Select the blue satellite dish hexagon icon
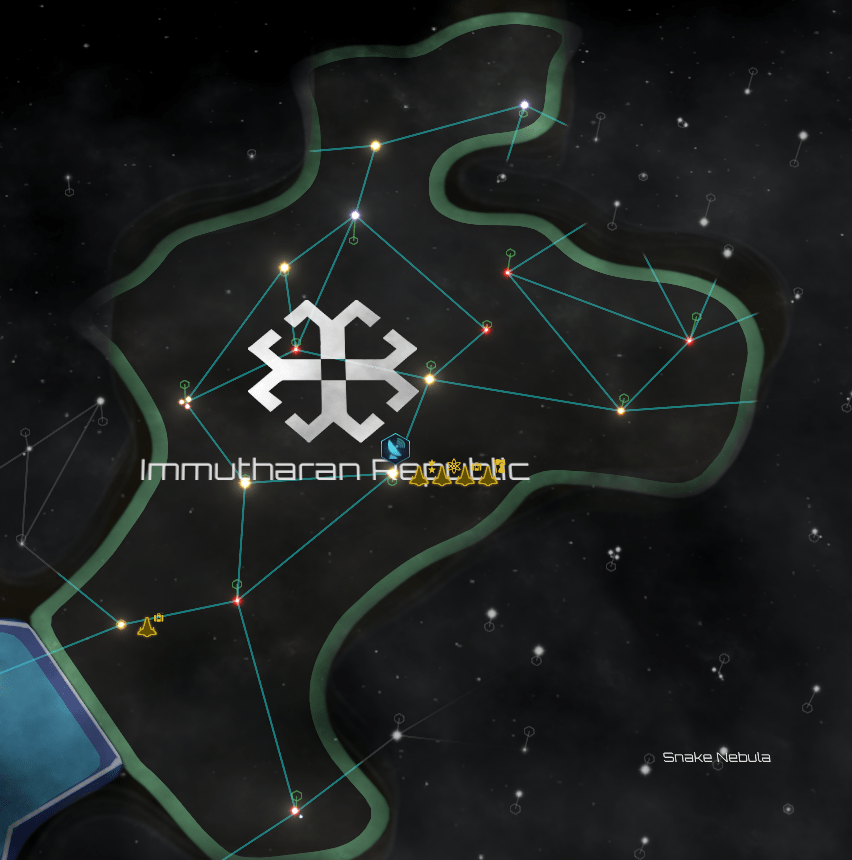Screen dimensions: 852x860 coord(397,447)
